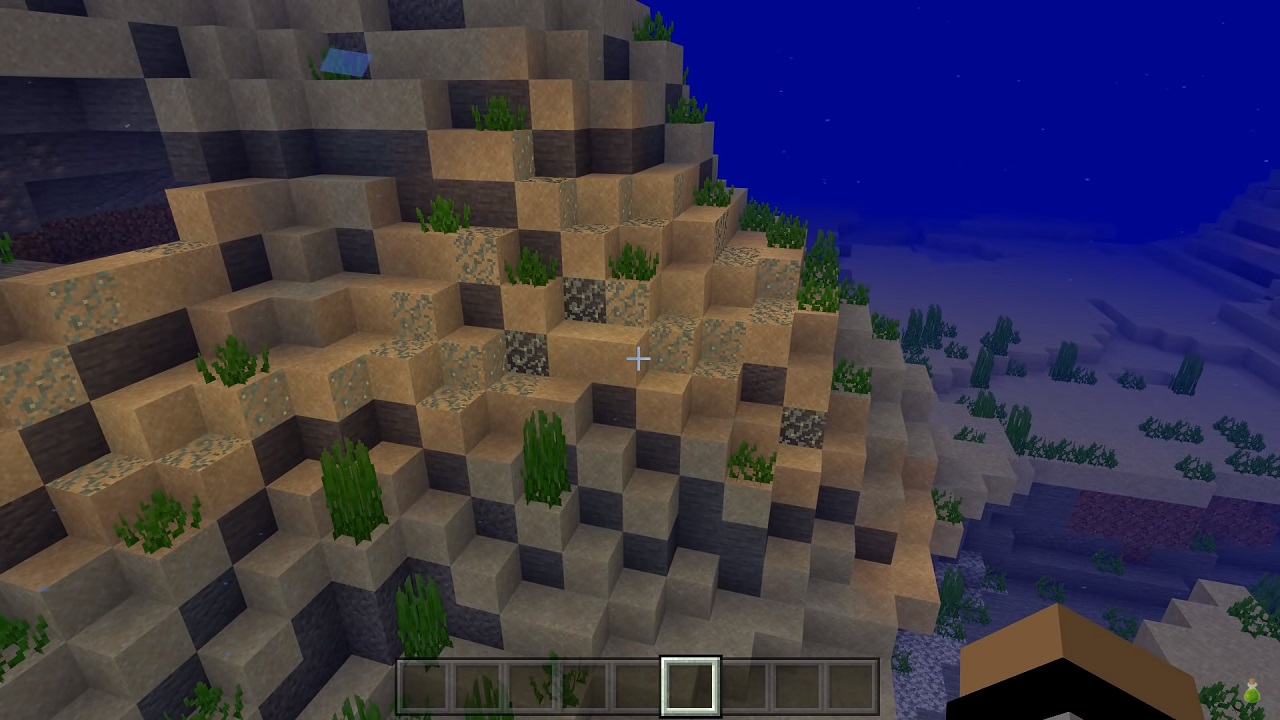Screen dimensions: 1280x720
Task: Select the highlighted hotbar slot
Action: pyautogui.click(x=690, y=685)
